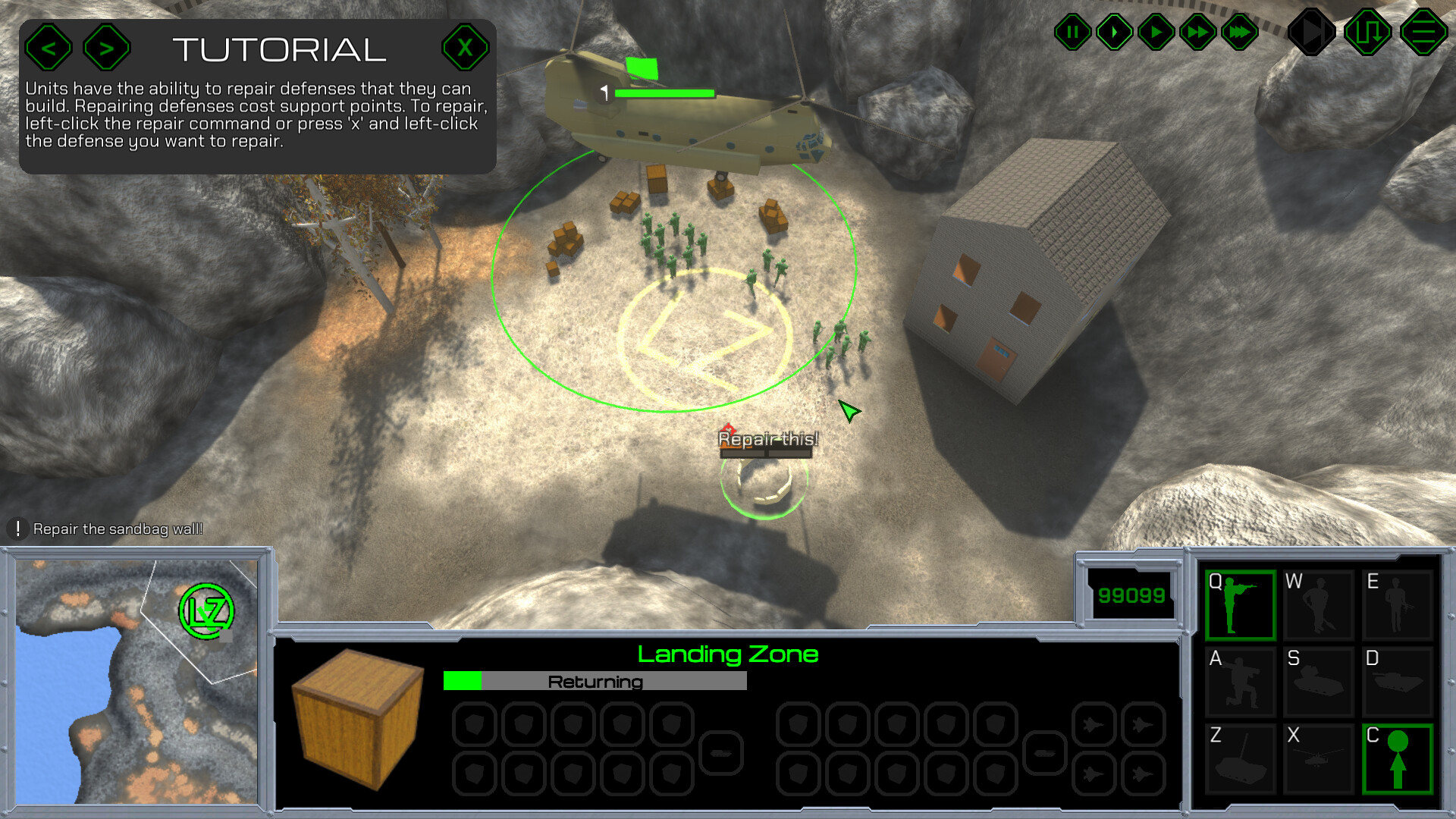1456x819 pixels.
Task: Close the tutorial with the X button
Action: (x=466, y=47)
